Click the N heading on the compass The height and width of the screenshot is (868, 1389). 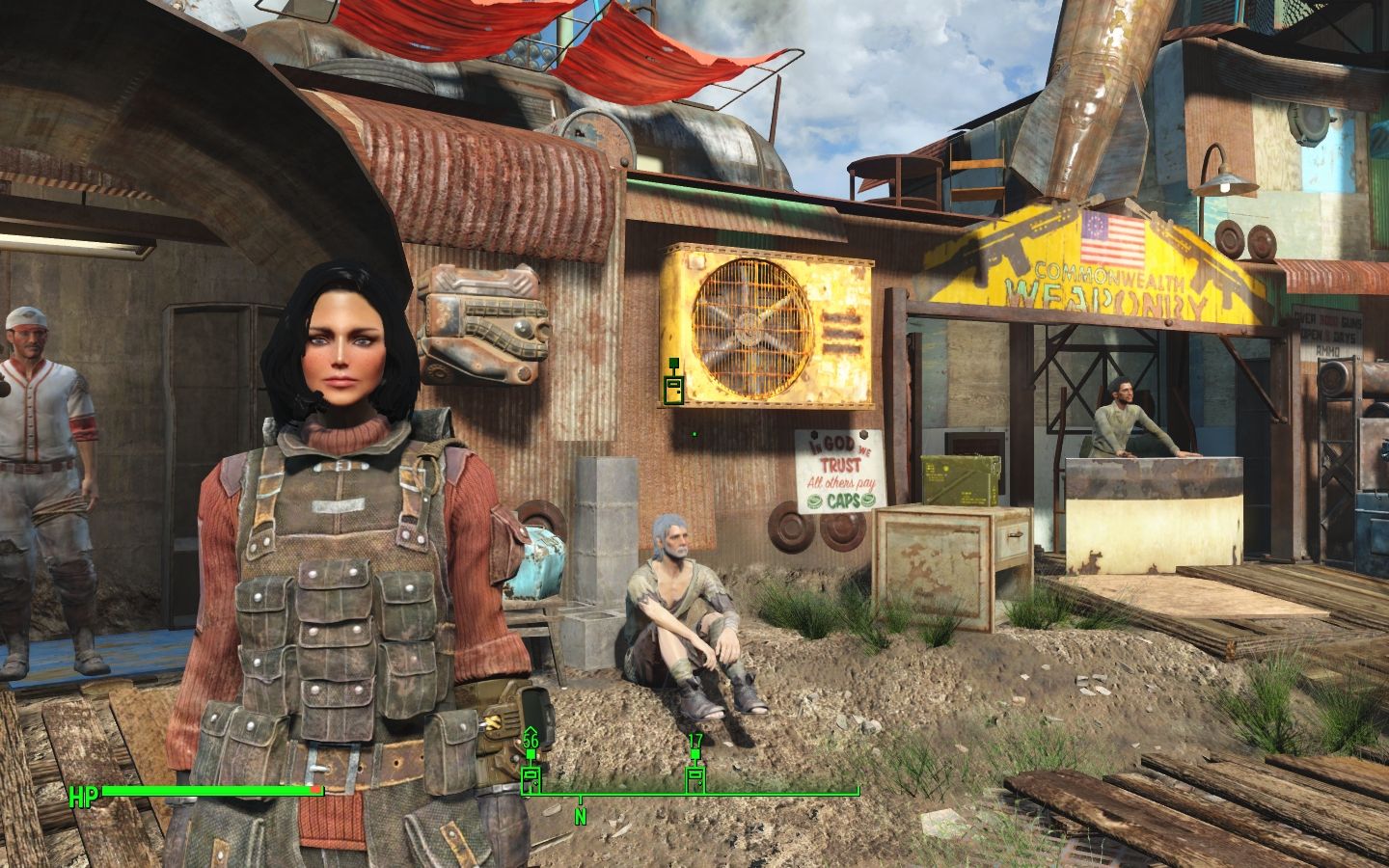pos(581,816)
